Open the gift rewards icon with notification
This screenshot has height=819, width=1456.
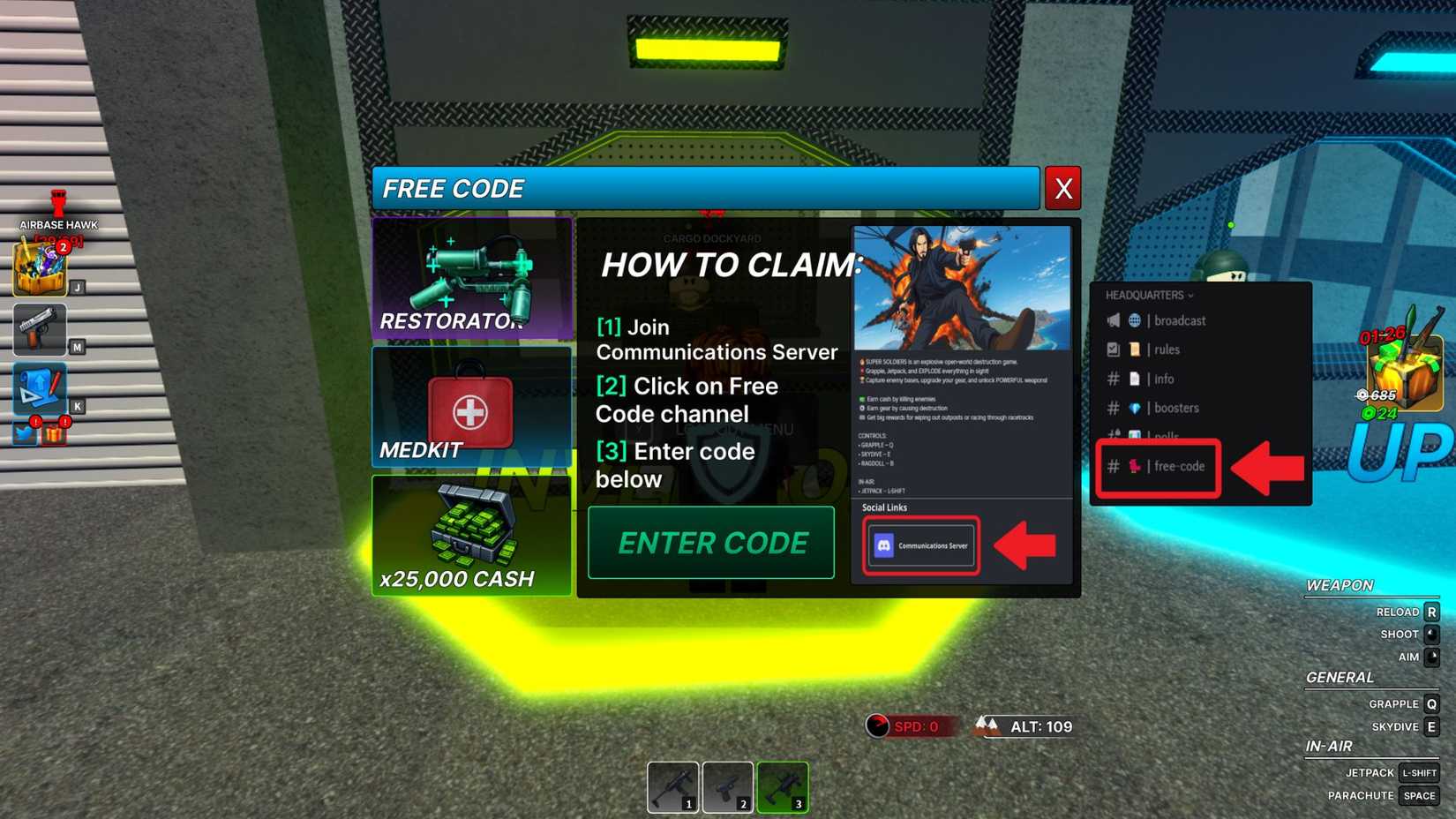(x=53, y=434)
